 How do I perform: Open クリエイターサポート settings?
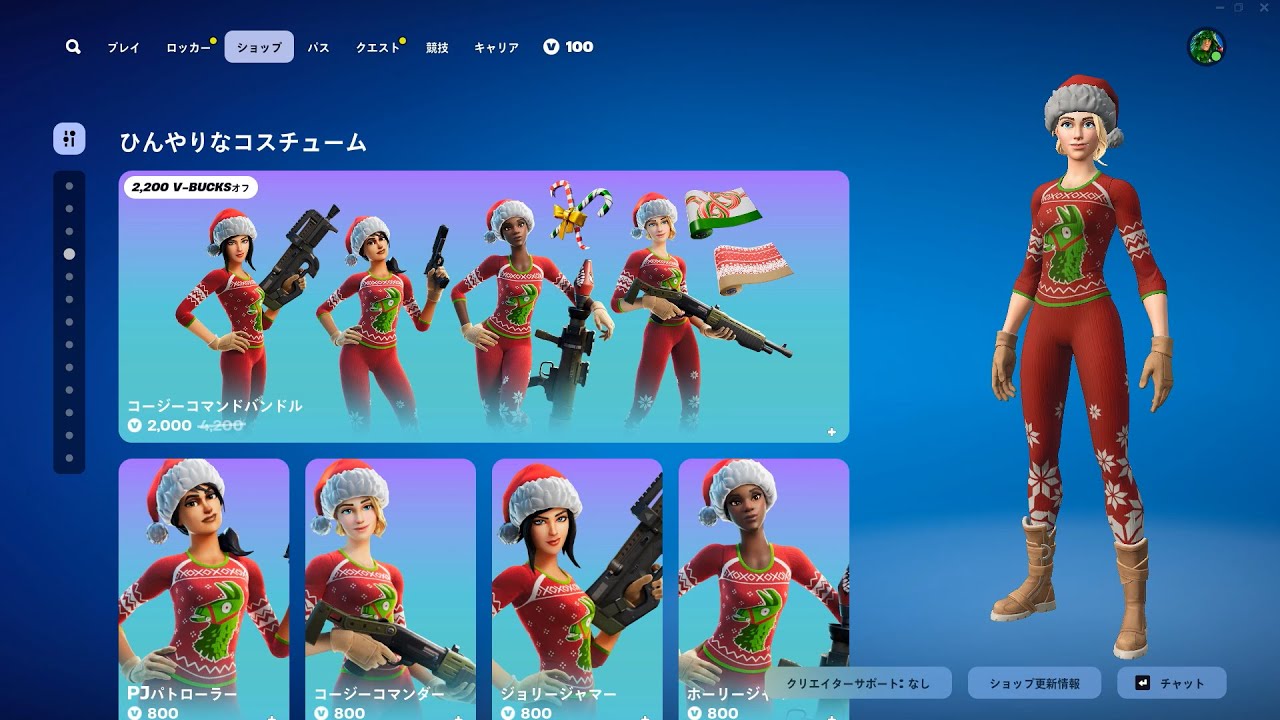[858, 683]
